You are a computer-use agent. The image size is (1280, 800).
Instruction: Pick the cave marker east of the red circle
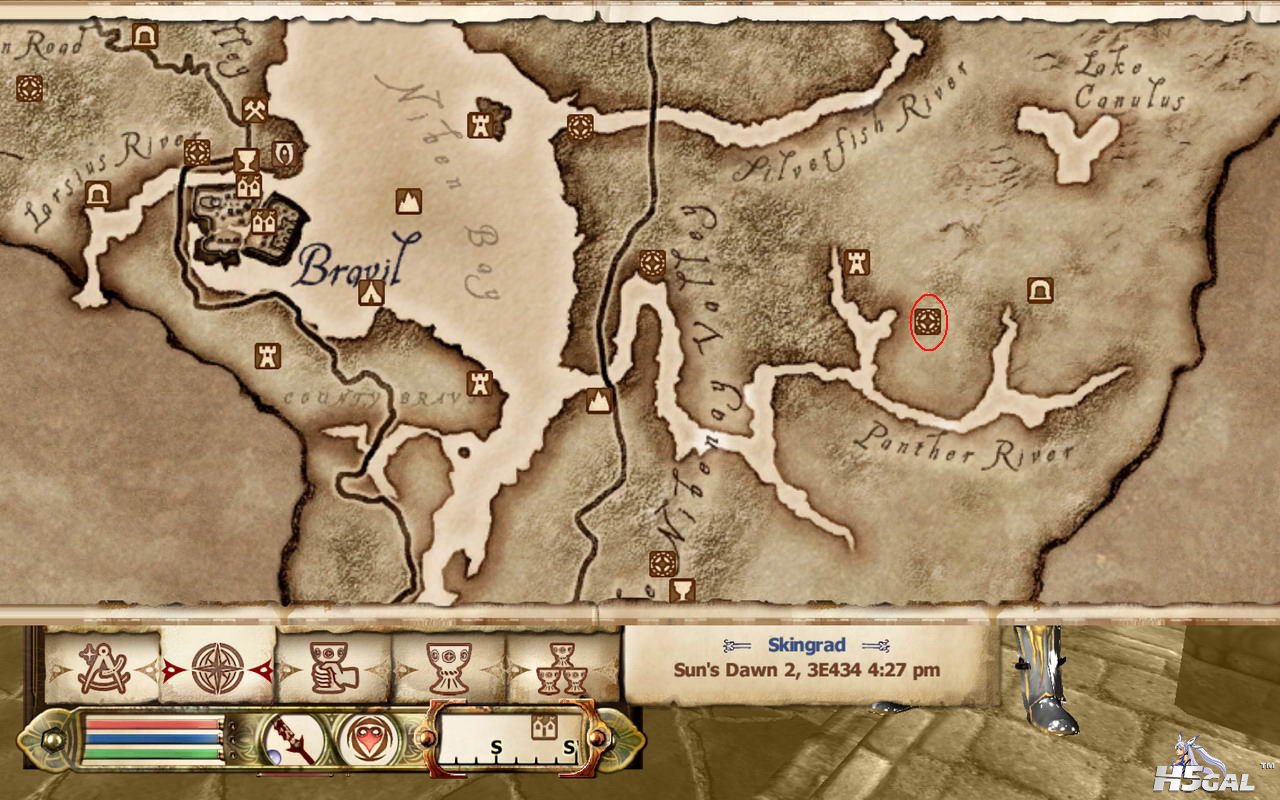[1040, 290]
